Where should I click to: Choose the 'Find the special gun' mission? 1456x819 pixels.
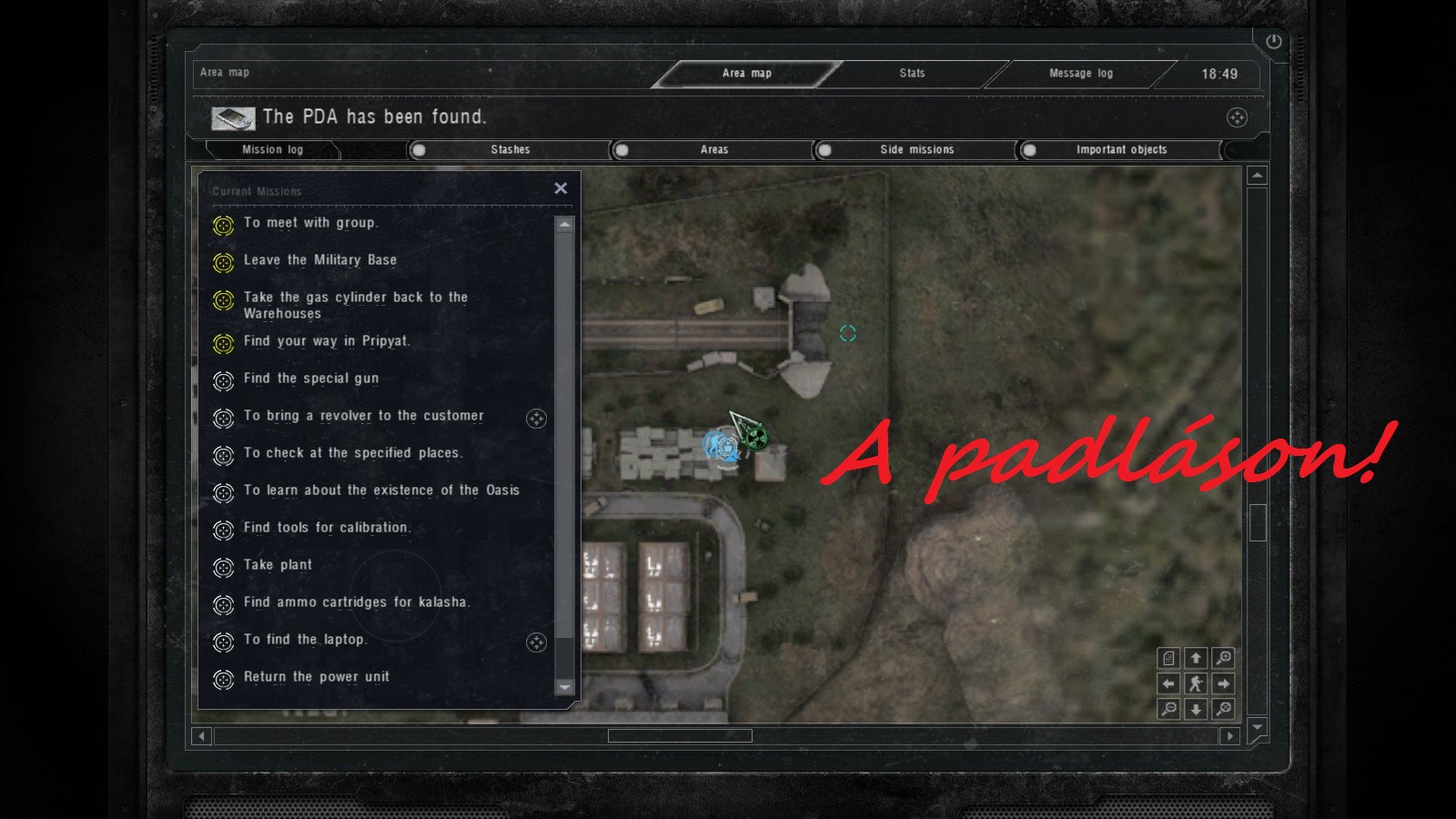[310, 379]
